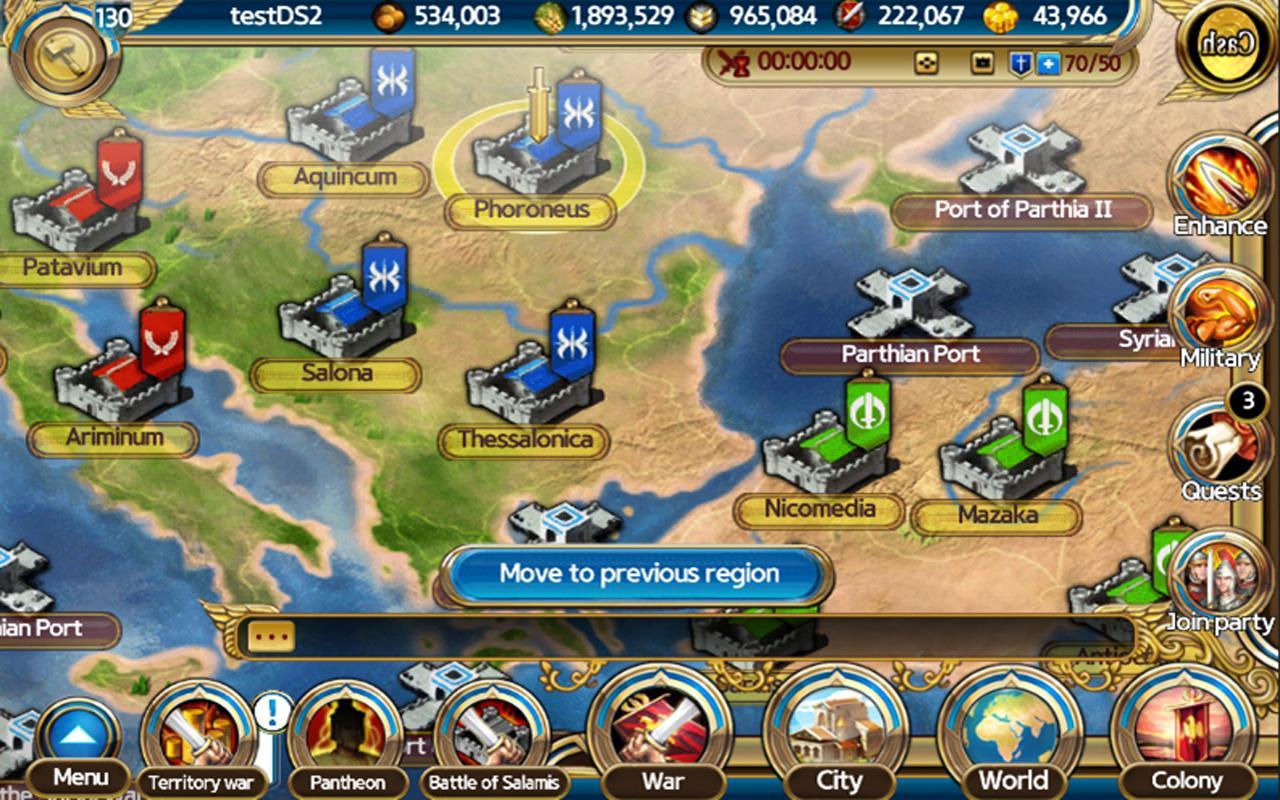Expand the chat box bar
This screenshot has height=800, width=1280.
(272, 637)
